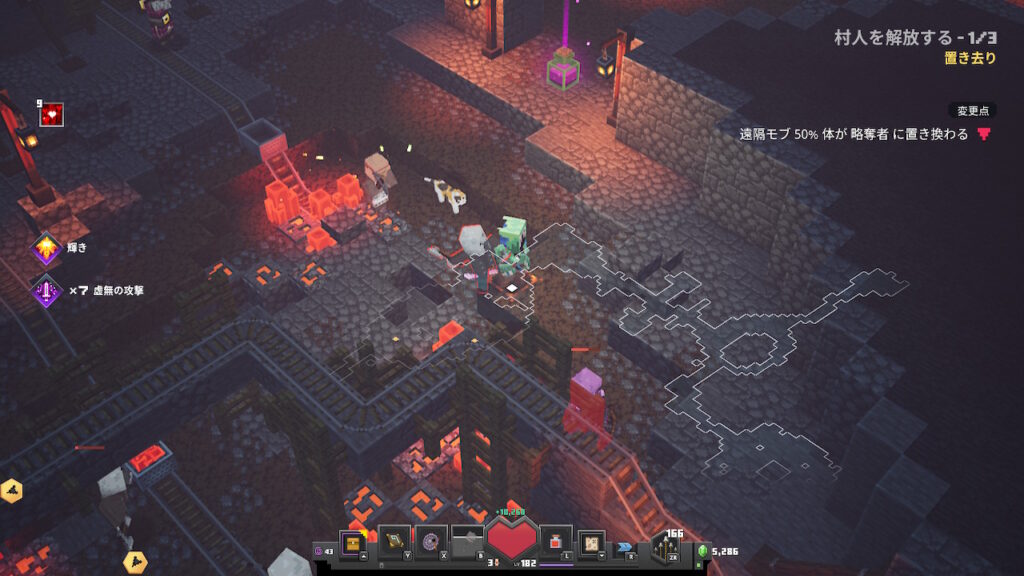This screenshot has width=1024, height=576.
Task: Select the greyed-out third artifact slot
Action: (467, 543)
